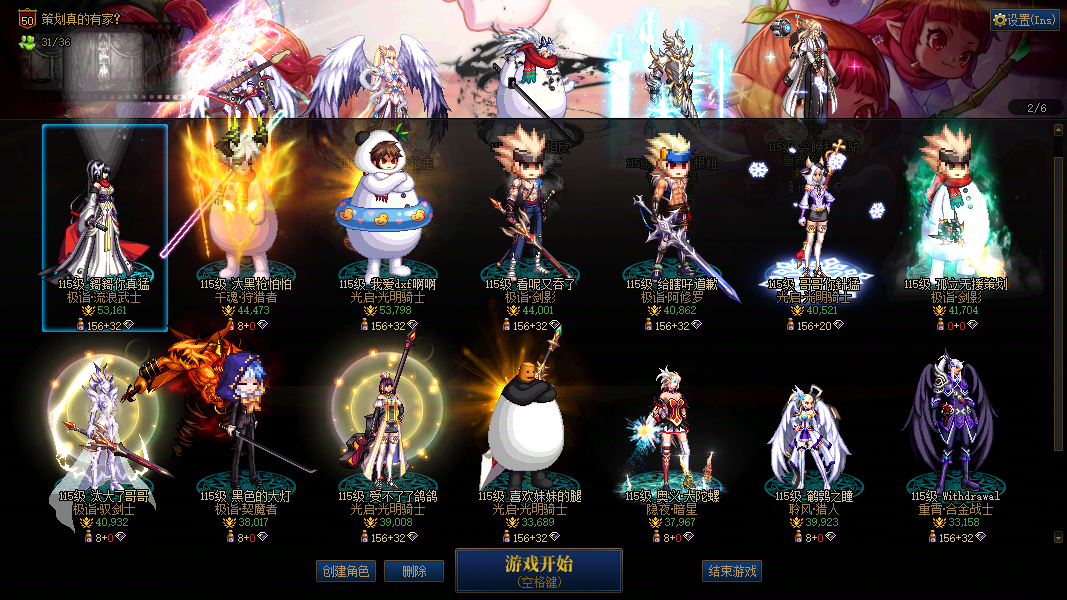The width and height of the screenshot is (1067, 600).
Task: Choose 结束游戏 to exit the game
Action: point(732,572)
